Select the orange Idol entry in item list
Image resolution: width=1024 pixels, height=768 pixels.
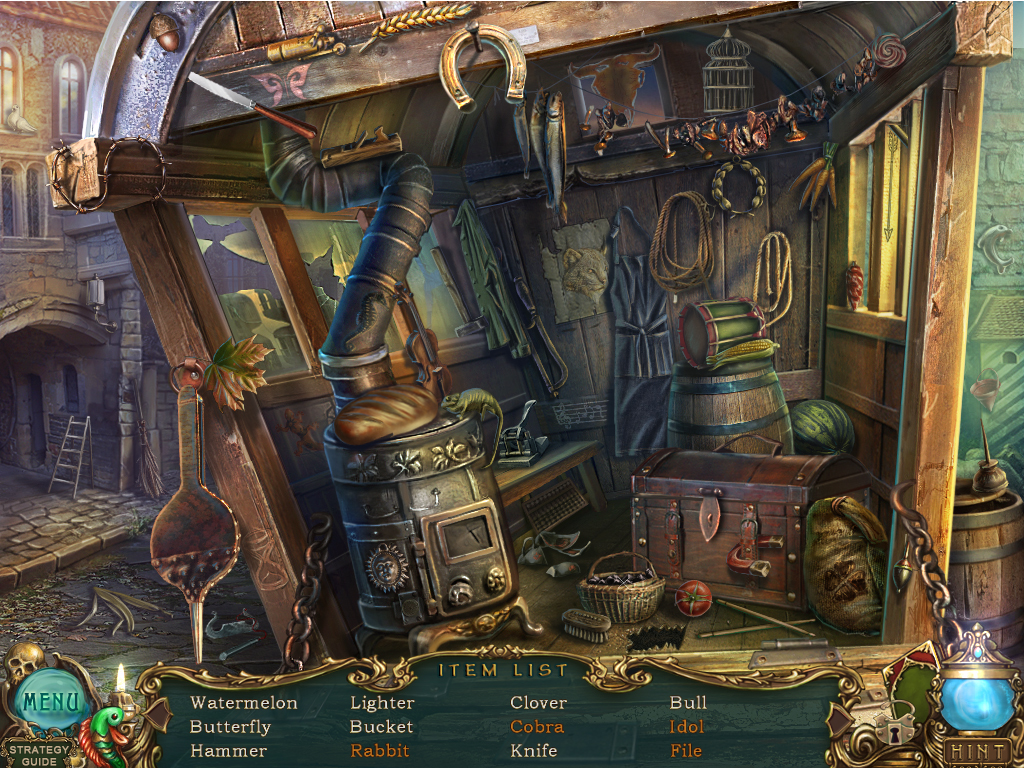[687, 727]
